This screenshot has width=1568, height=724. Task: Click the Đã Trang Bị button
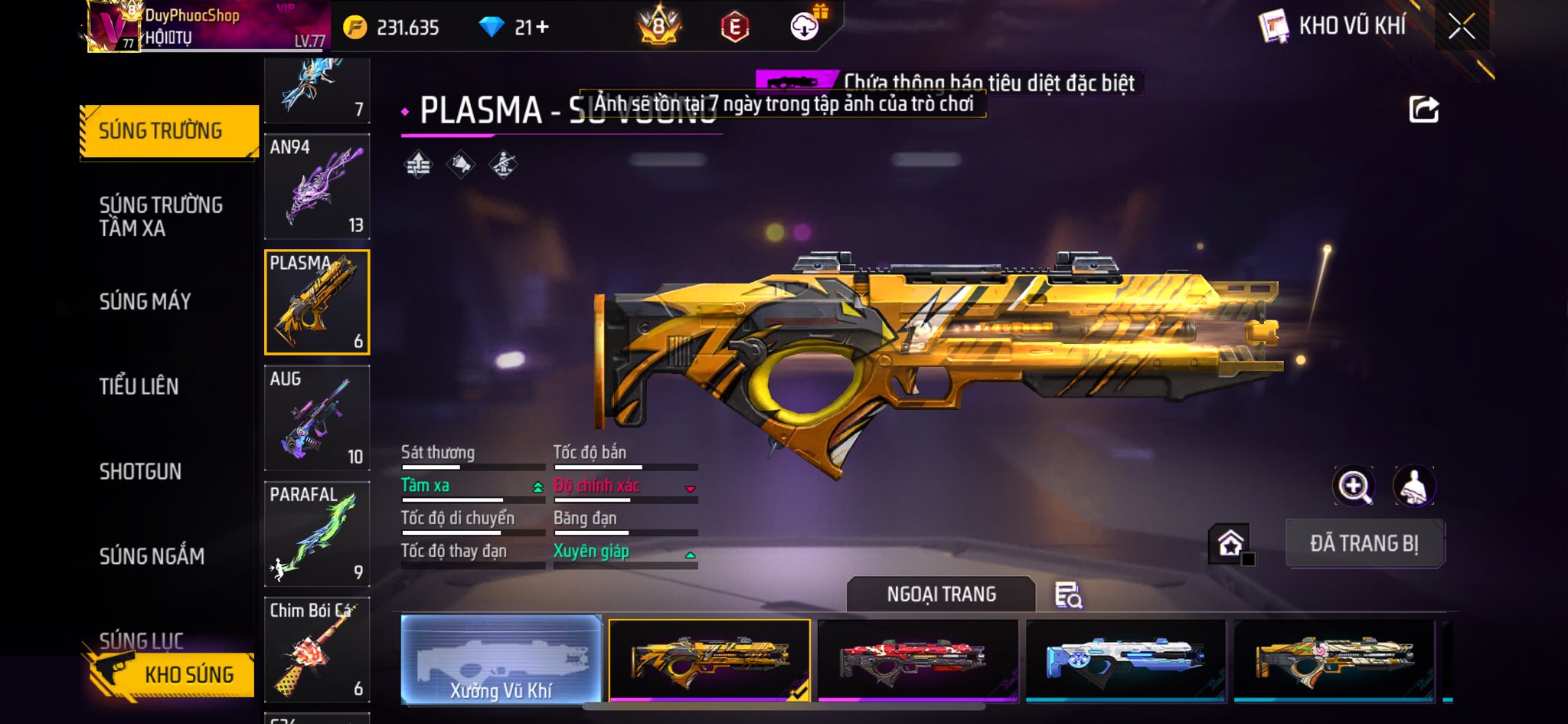point(1364,543)
